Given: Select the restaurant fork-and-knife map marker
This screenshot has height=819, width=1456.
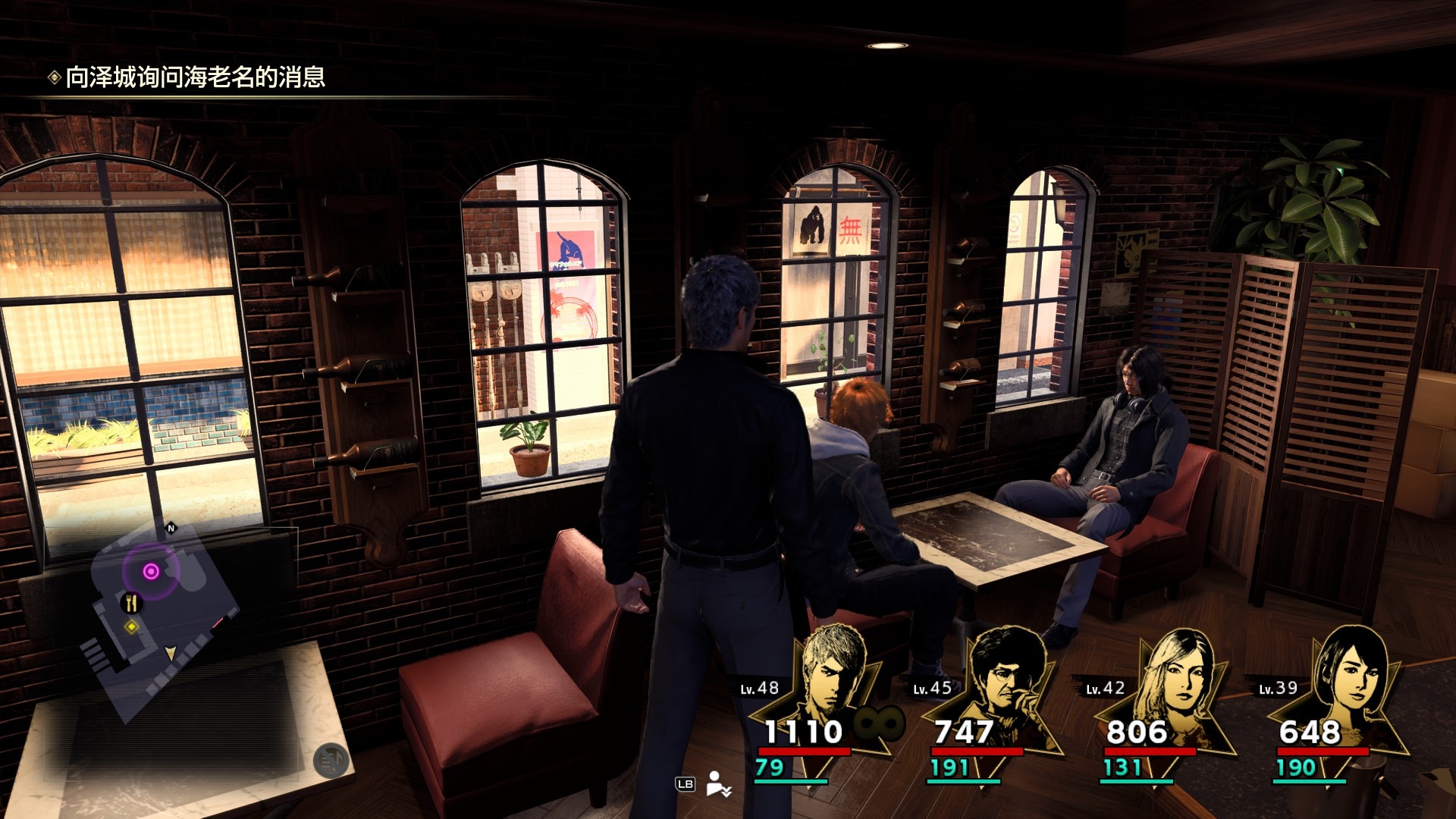Looking at the screenshot, I should (x=132, y=603).
